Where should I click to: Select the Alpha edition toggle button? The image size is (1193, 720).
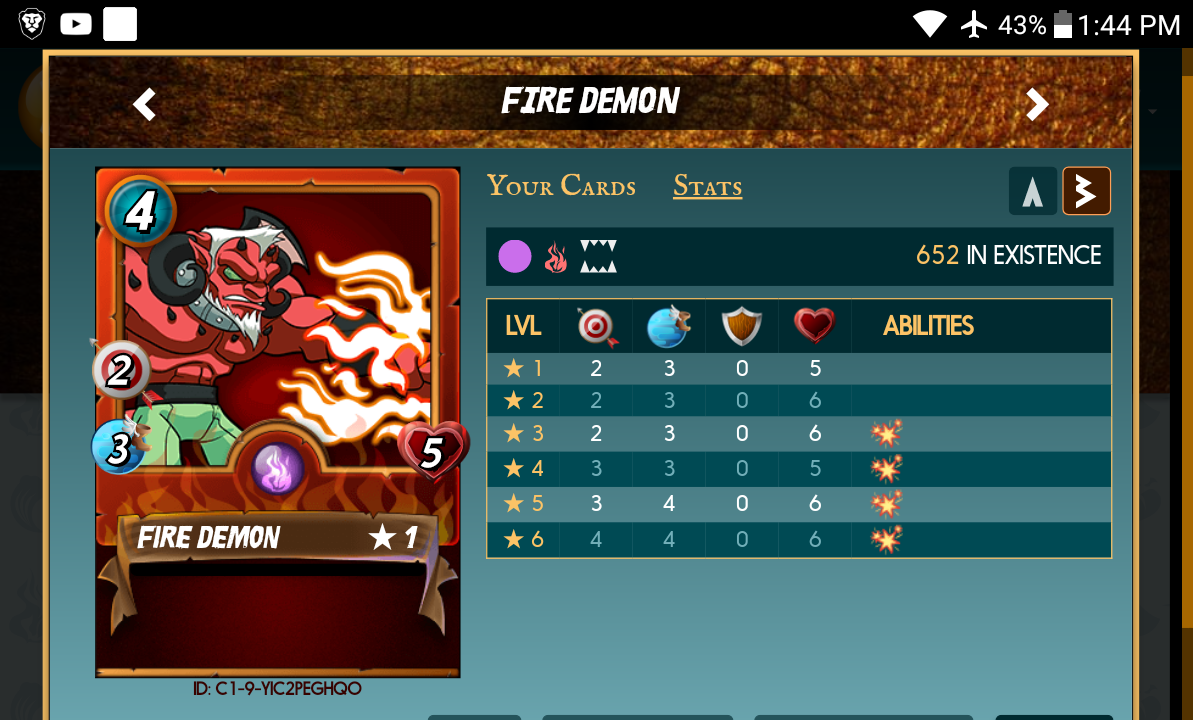pos(1033,191)
